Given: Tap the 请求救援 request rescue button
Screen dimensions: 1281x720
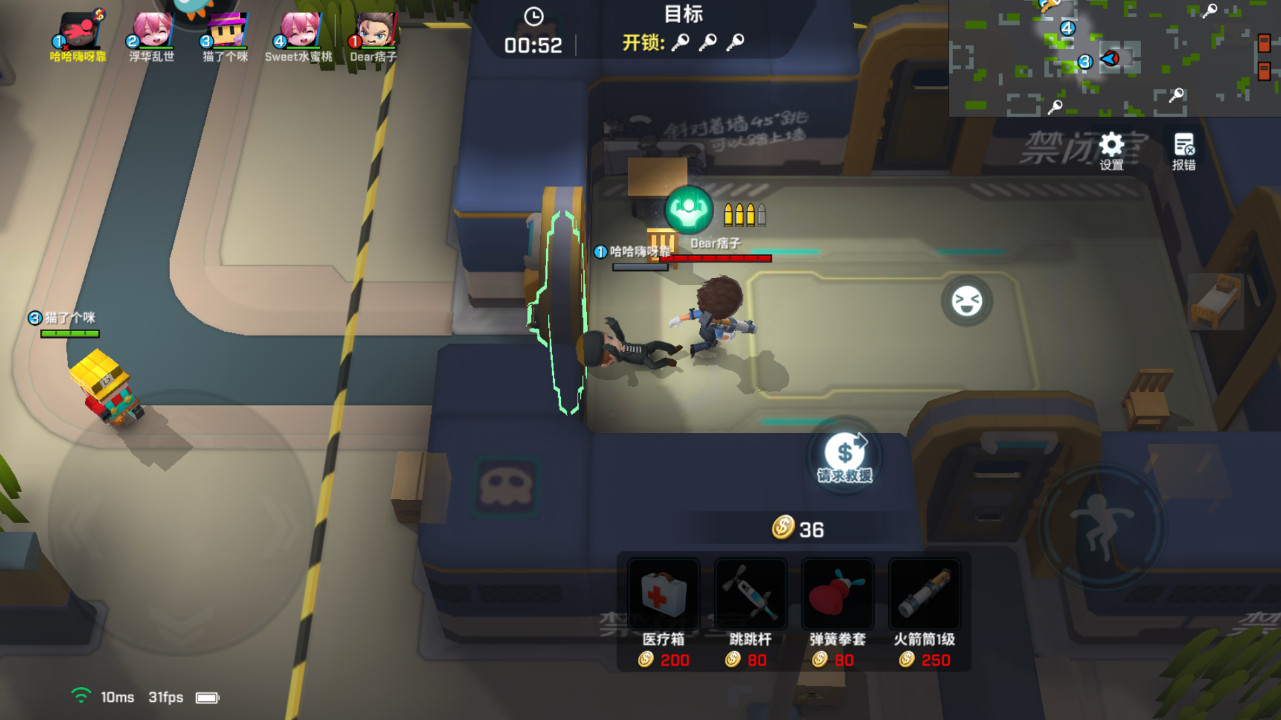Looking at the screenshot, I should 845,455.
